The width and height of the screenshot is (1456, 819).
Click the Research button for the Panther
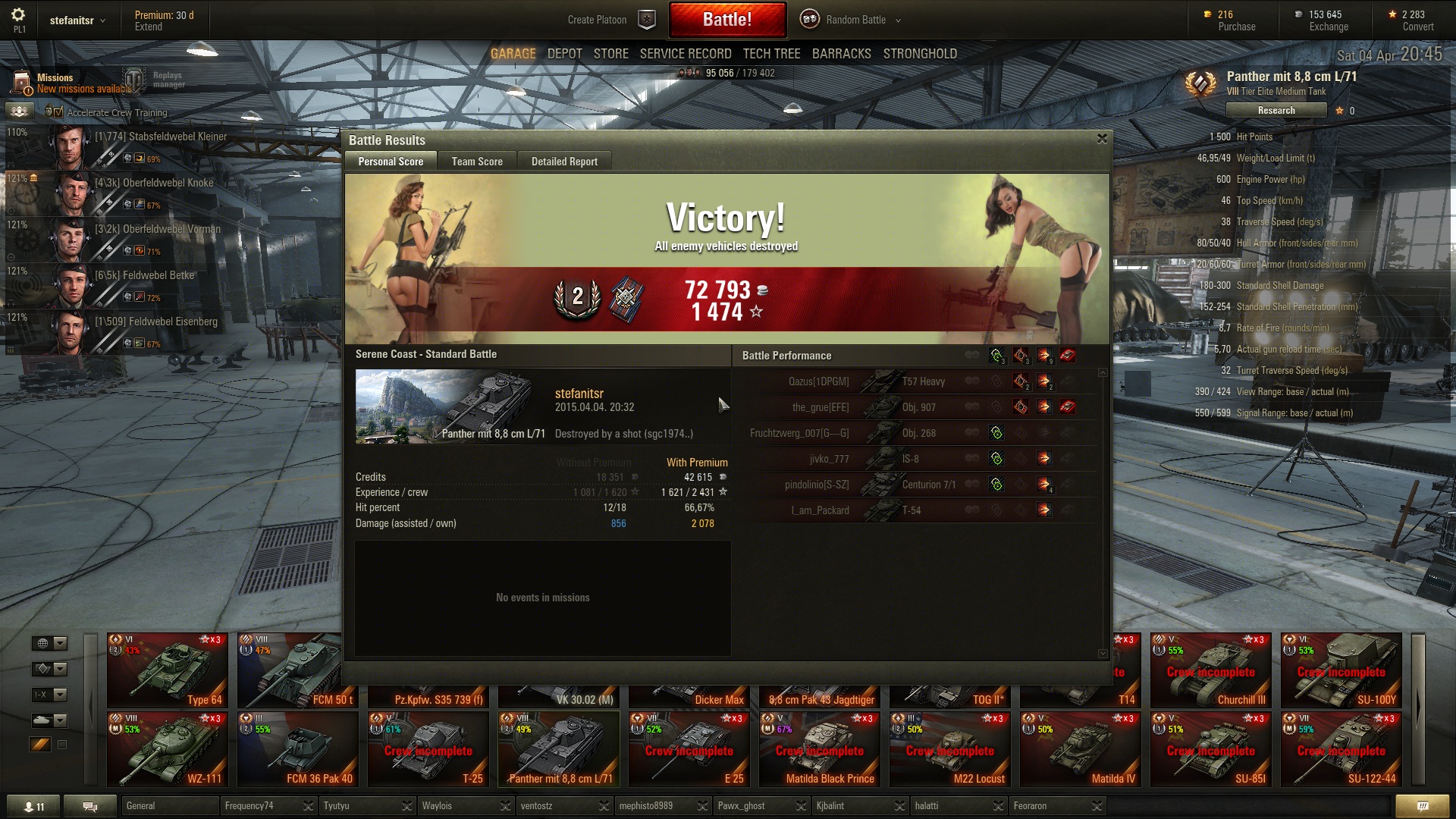(x=1276, y=111)
